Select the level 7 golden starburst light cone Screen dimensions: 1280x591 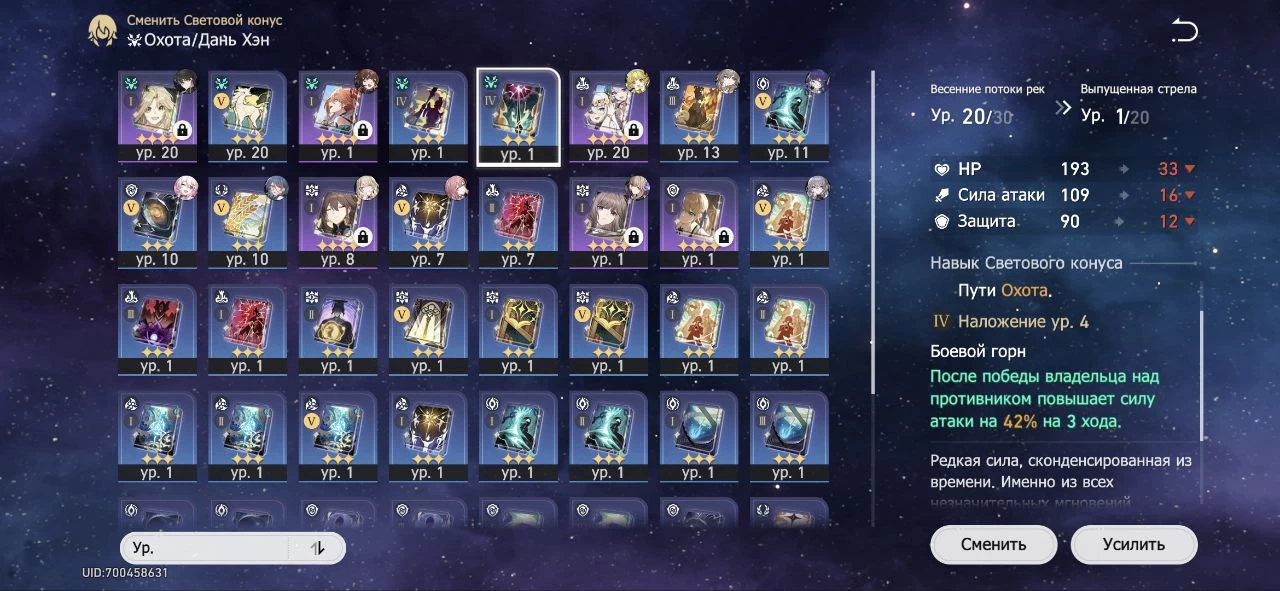[427, 222]
